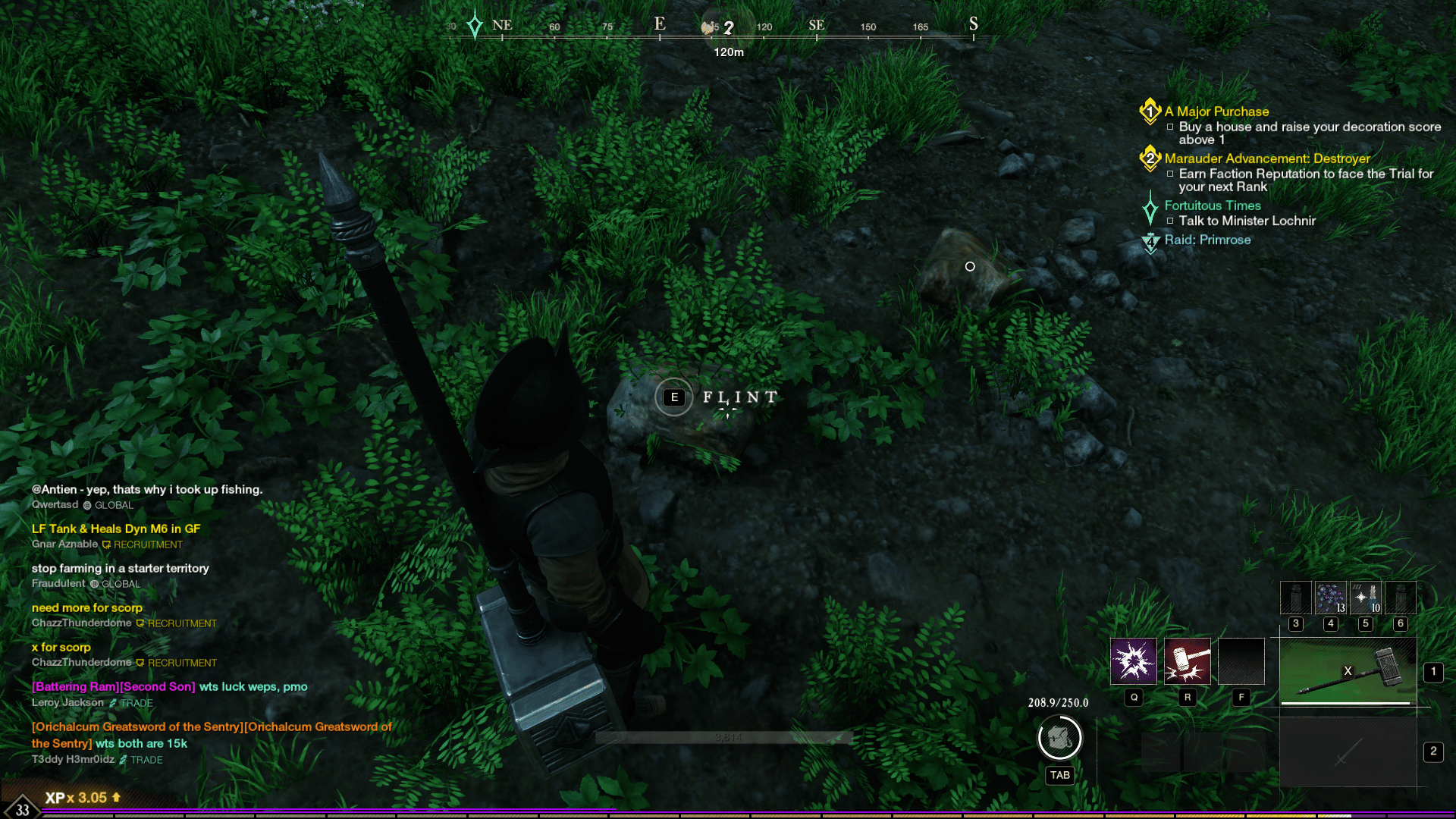This screenshot has width=1456, height=819.
Task: Choose the empty second weapon slot with sword outline
Action: coord(1348,752)
